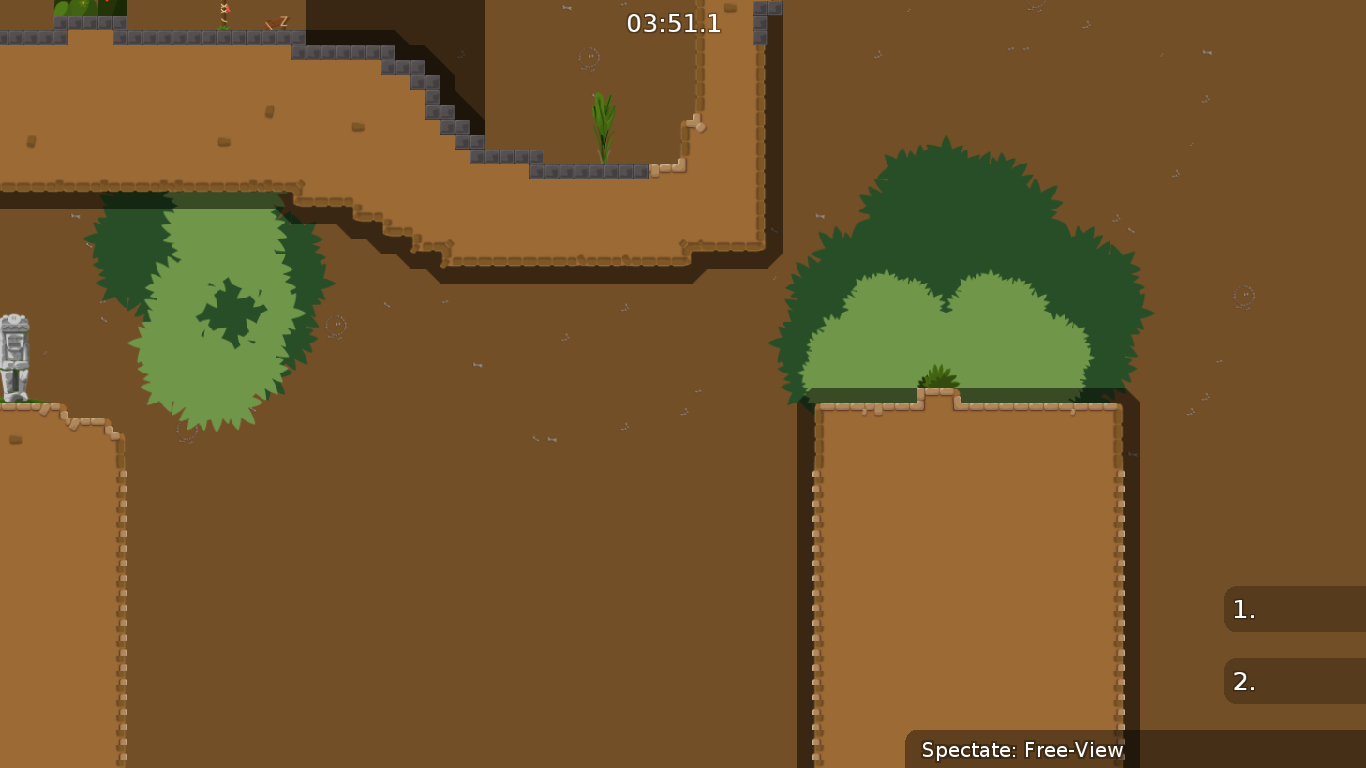Screen dimensions: 1366x768
Task: Click the sleeping tee with the Z symbol
Action: 275,22
